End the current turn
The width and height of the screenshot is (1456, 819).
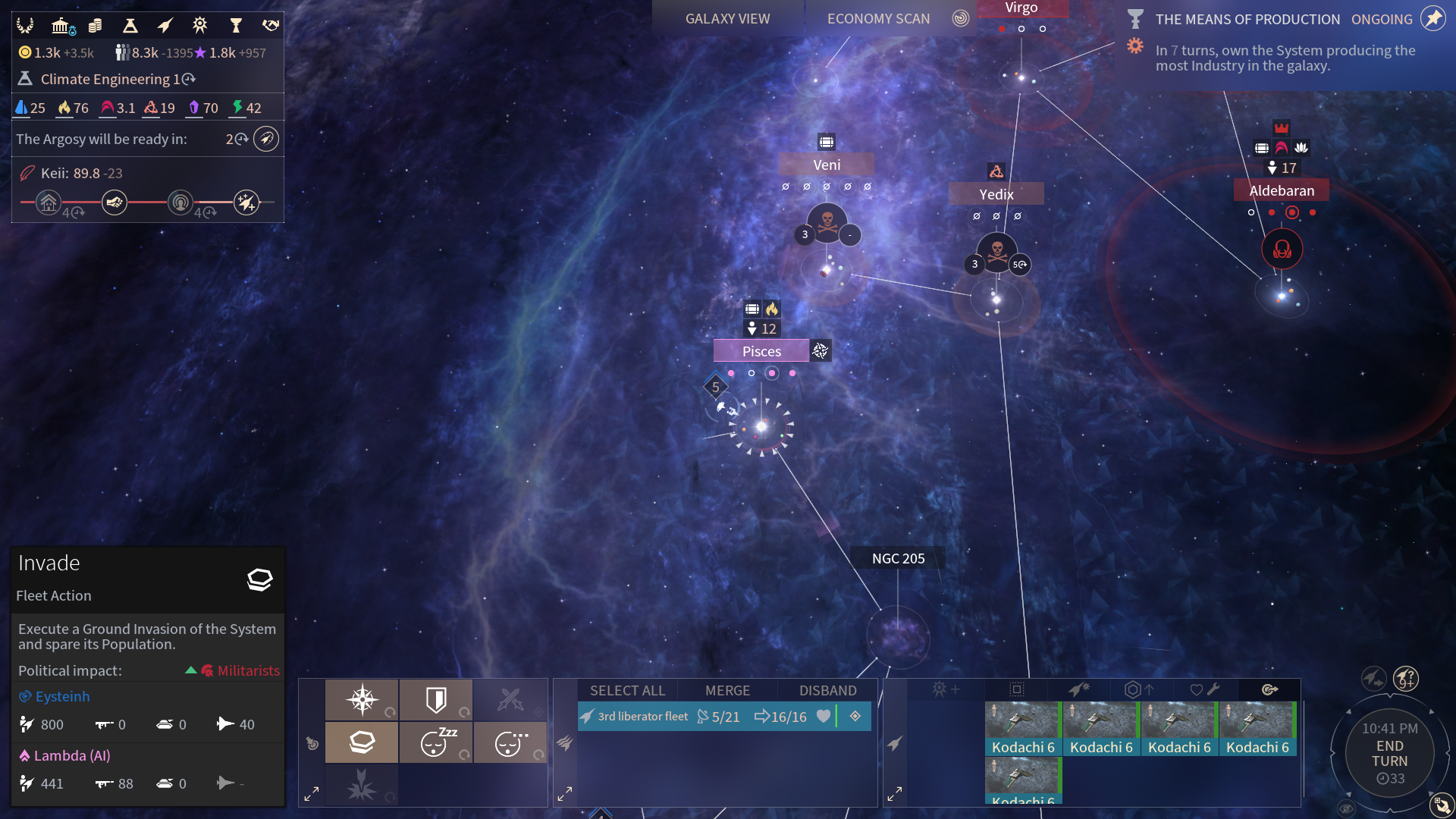[1389, 753]
